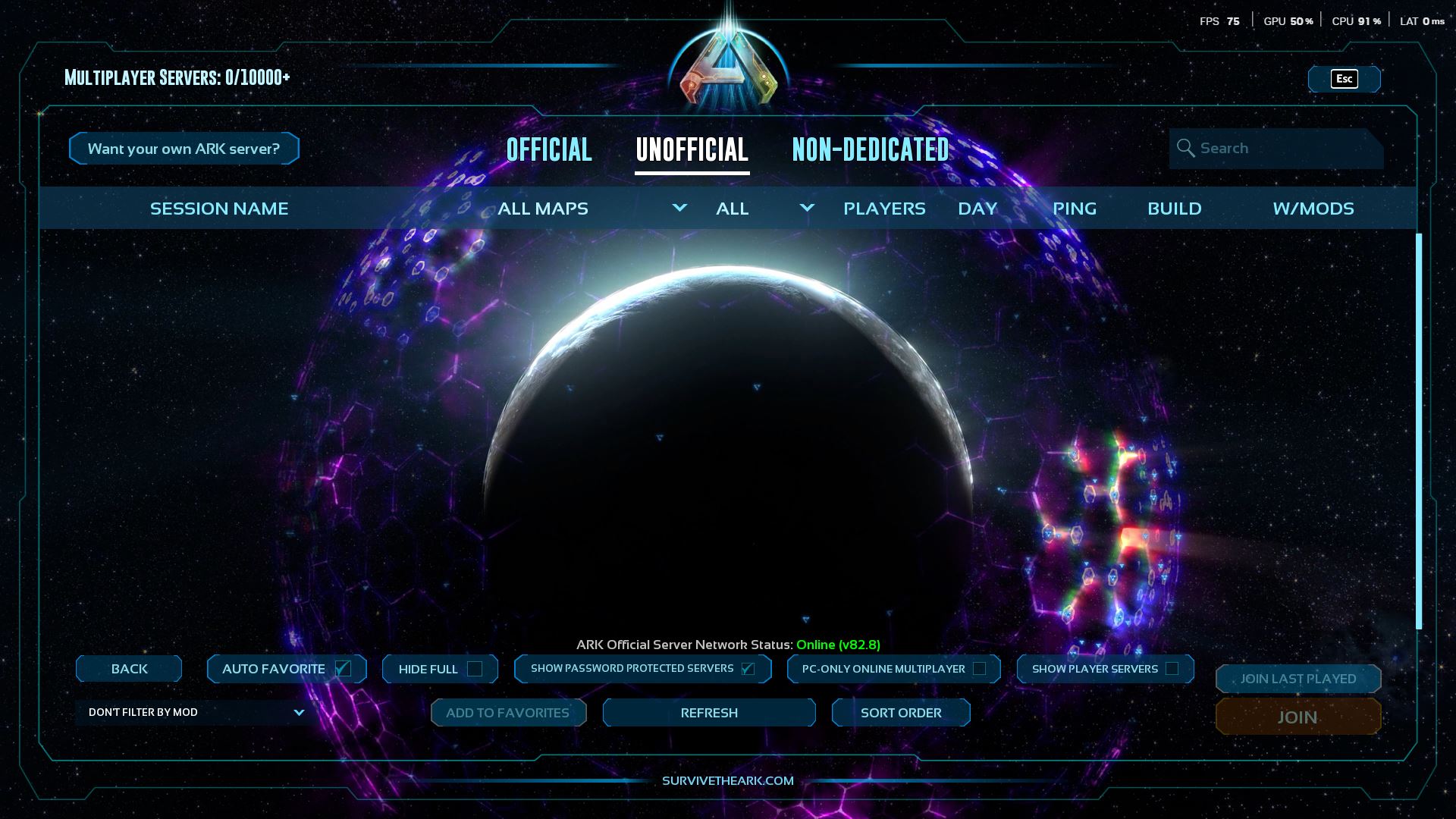Image resolution: width=1456 pixels, height=819 pixels.
Task: Click Want your own ARK server?
Action: [x=184, y=148]
